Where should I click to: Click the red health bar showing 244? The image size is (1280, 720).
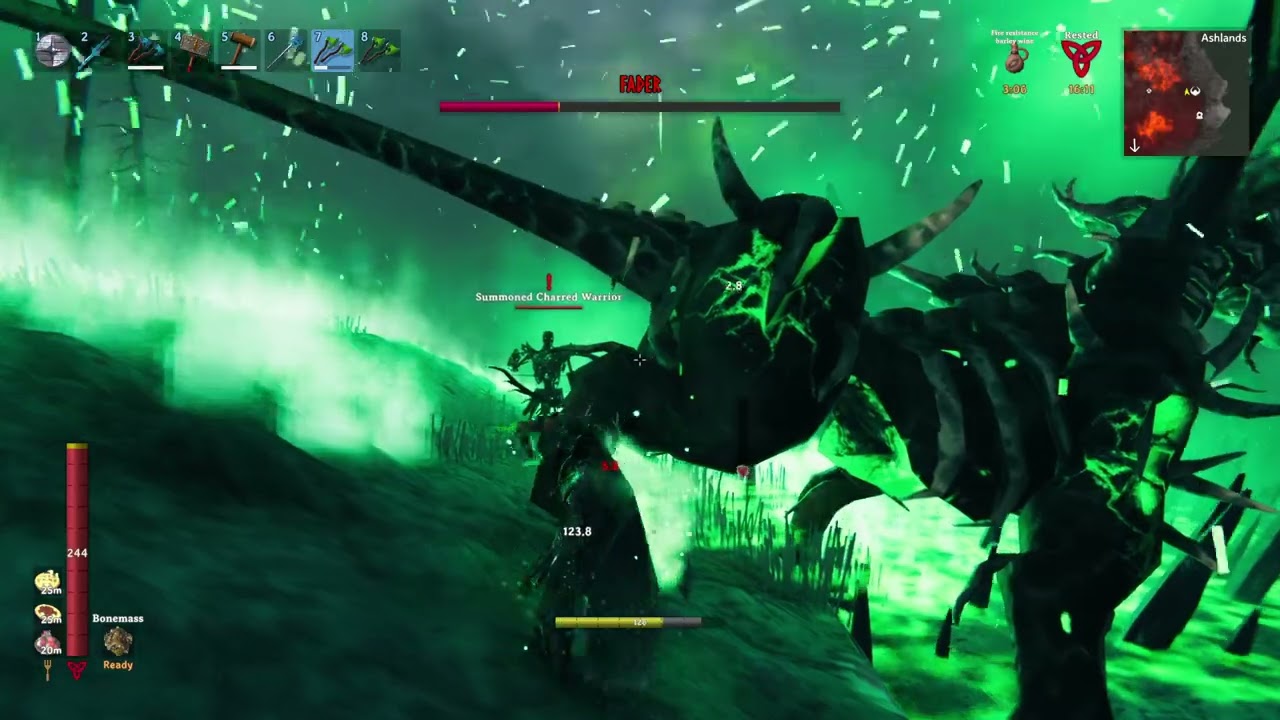point(75,550)
